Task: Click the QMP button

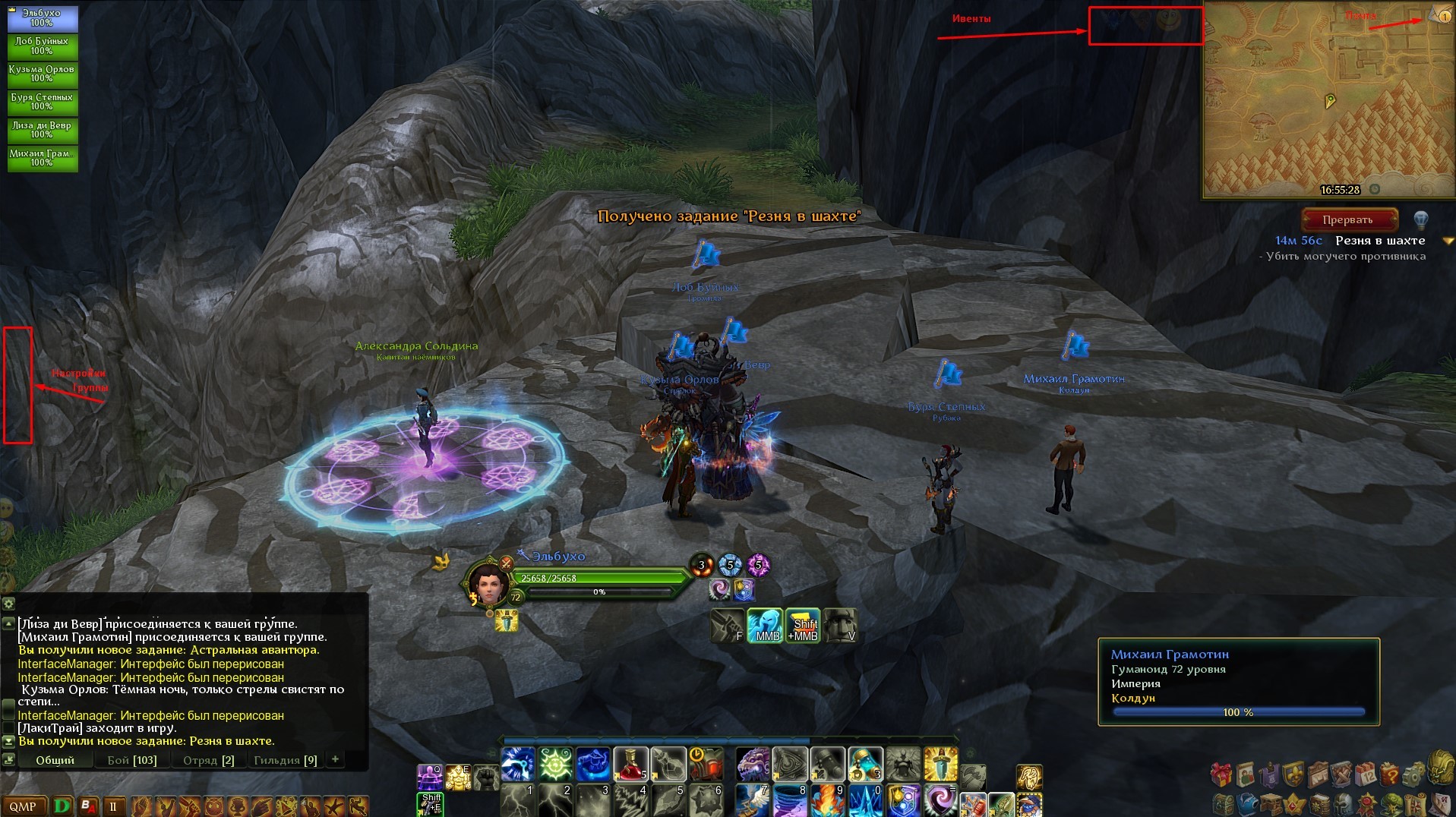Action: click(23, 806)
